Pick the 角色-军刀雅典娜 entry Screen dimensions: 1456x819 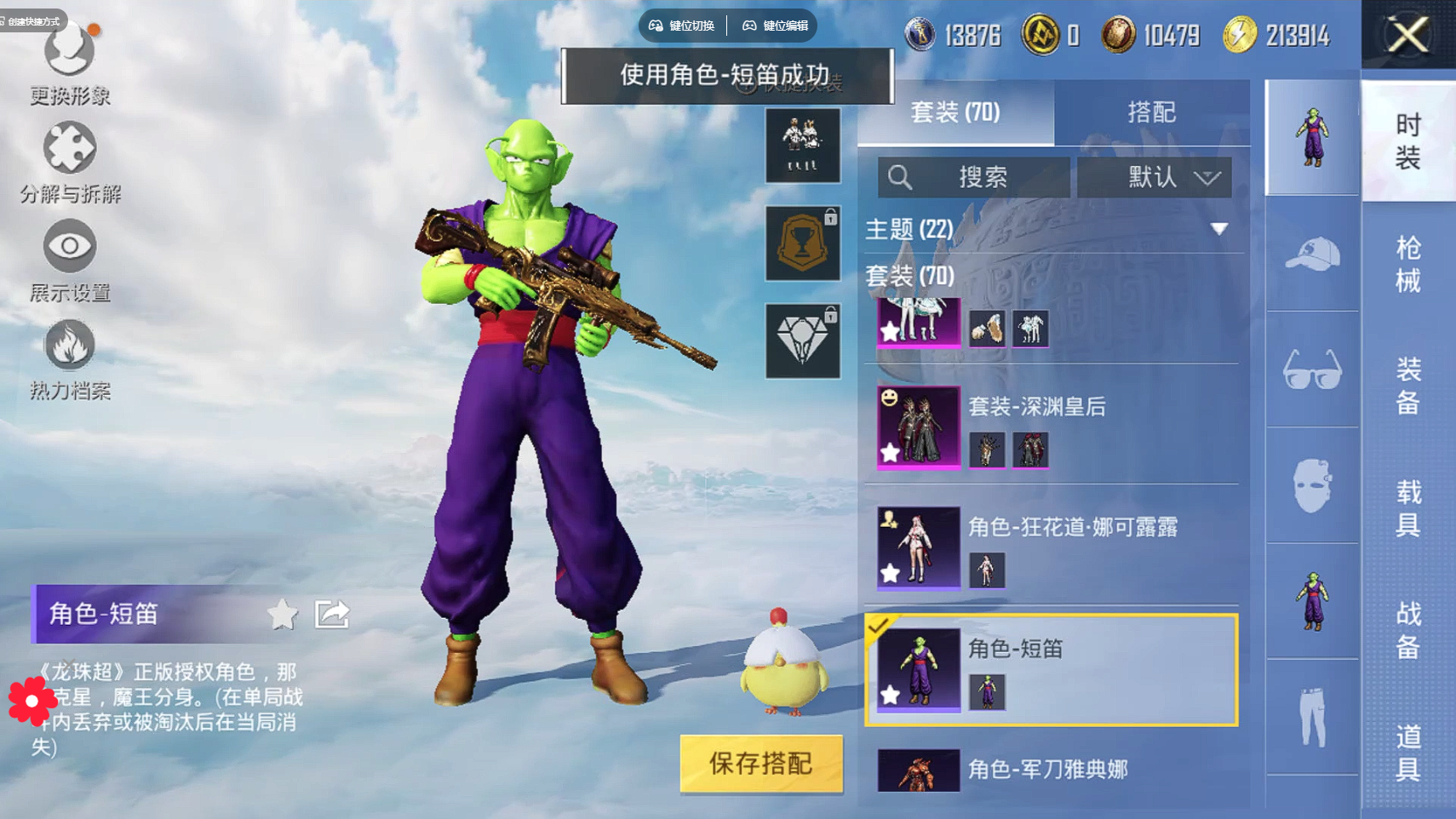click(1049, 770)
